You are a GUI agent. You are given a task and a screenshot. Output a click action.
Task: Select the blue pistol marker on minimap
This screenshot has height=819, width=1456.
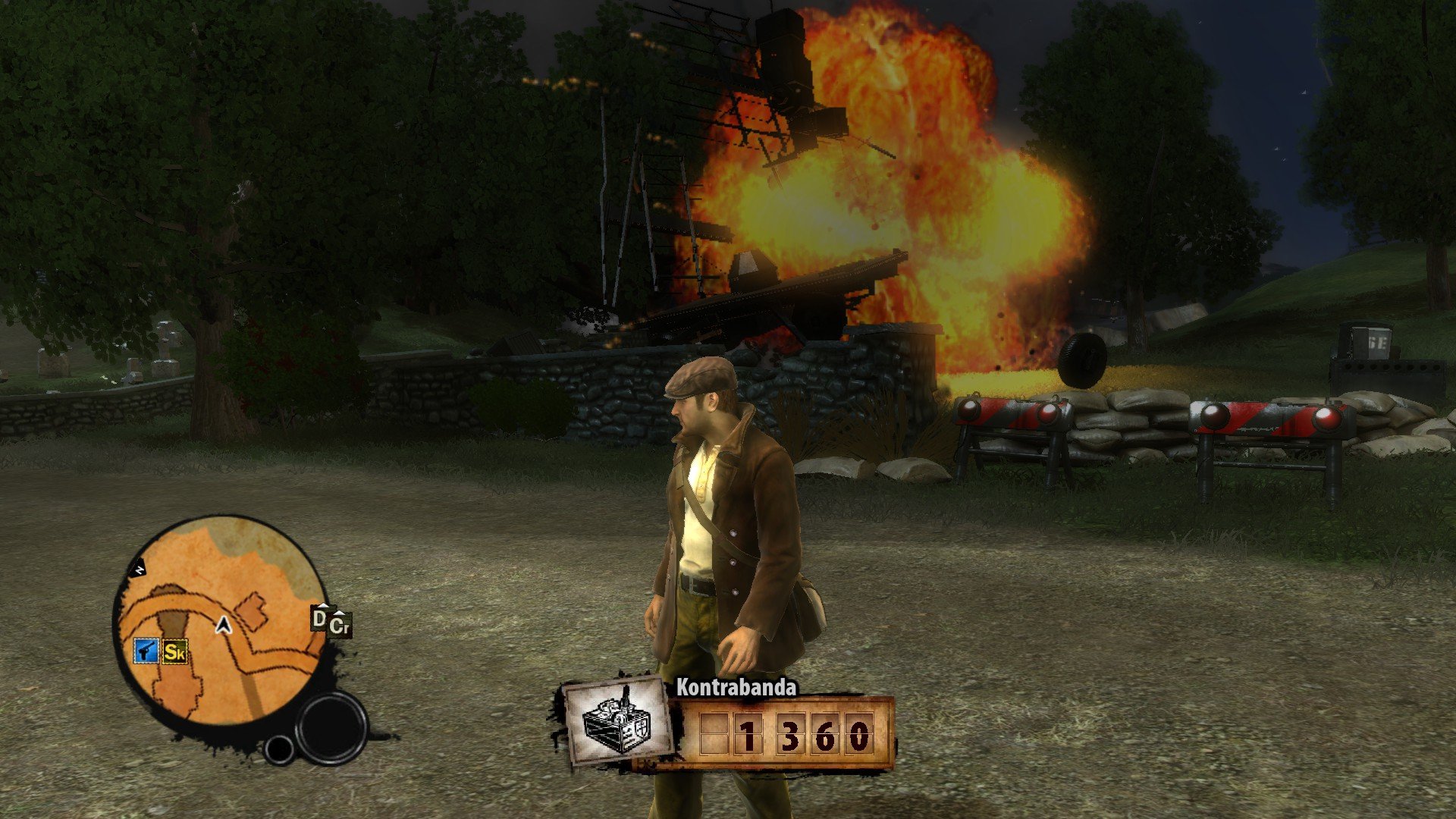(x=146, y=651)
